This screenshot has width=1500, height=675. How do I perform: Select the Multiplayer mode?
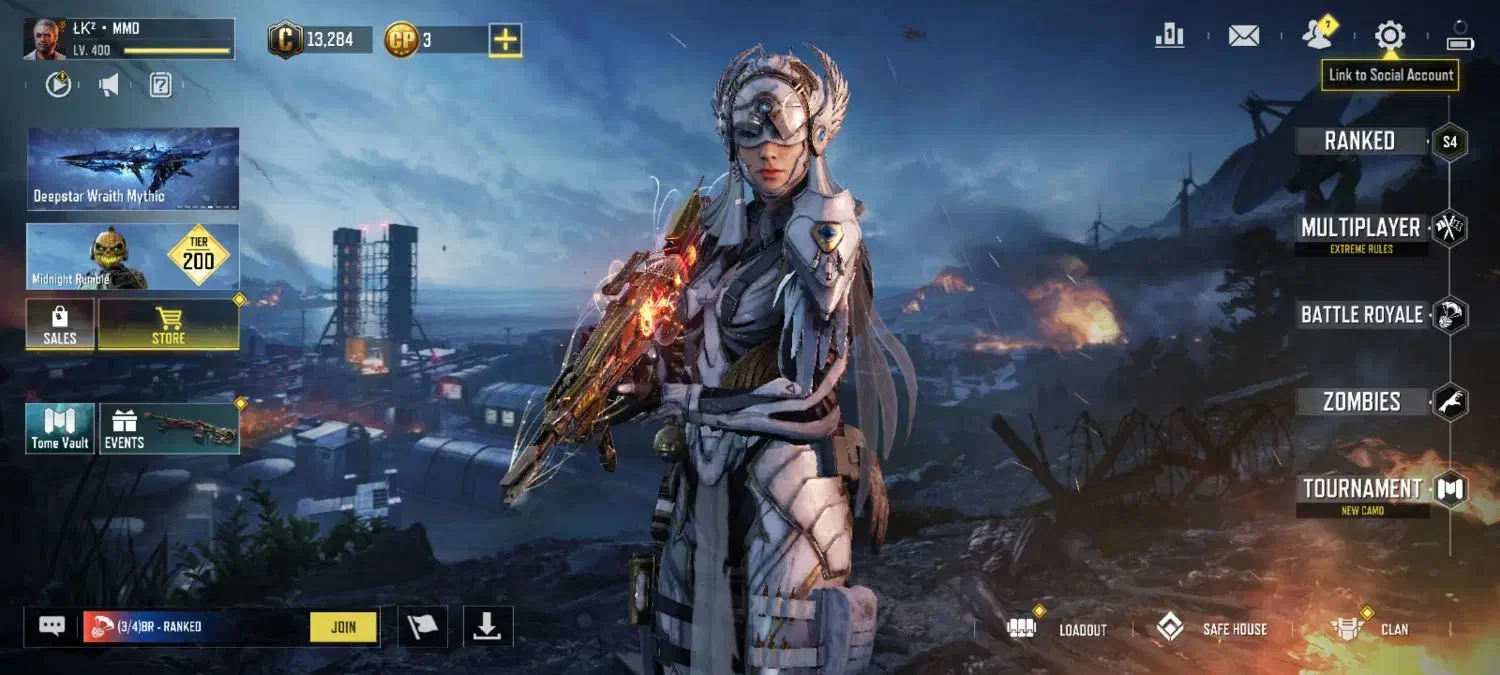point(1360,229)
